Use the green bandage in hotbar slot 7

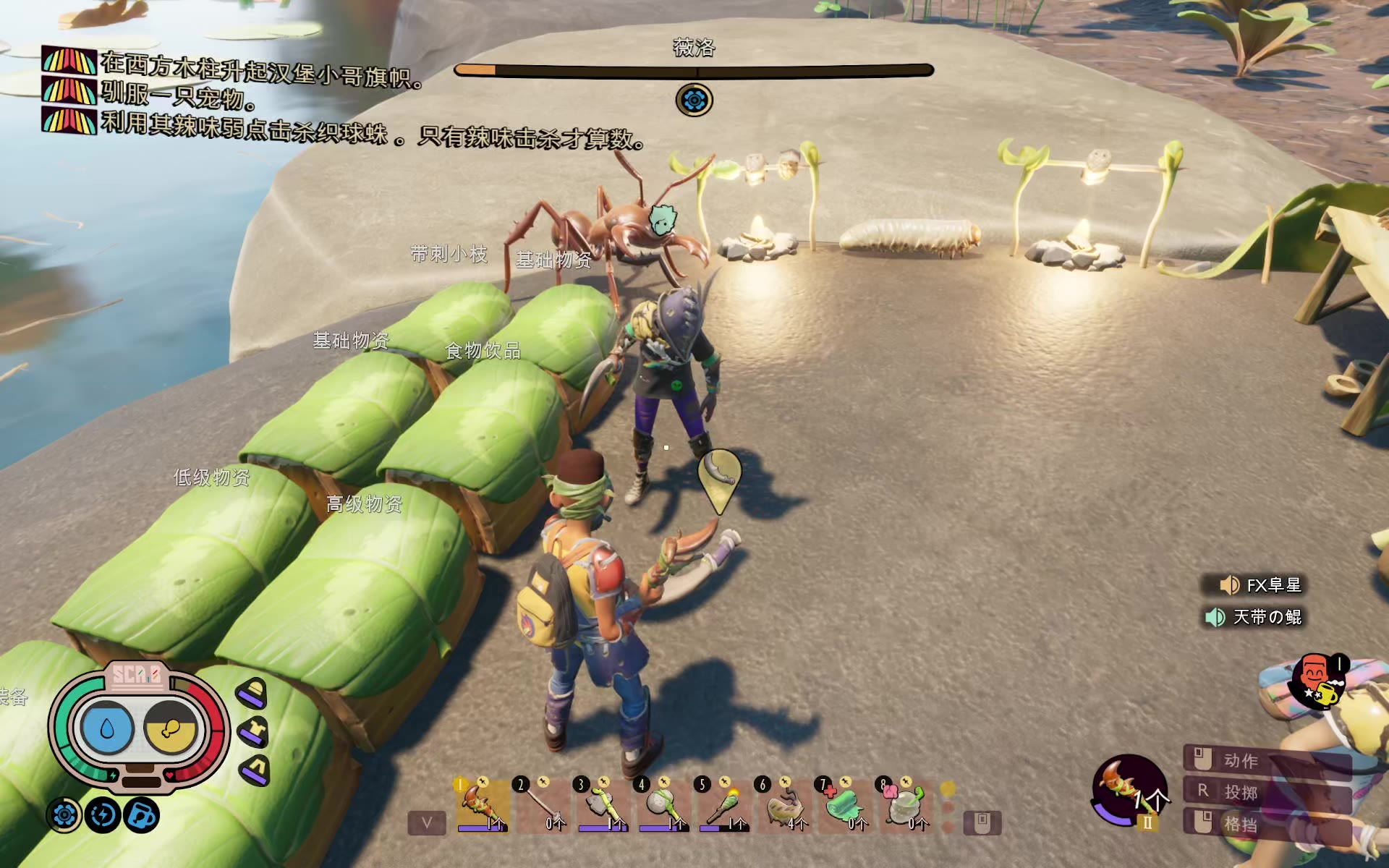[x=844, y=805]
